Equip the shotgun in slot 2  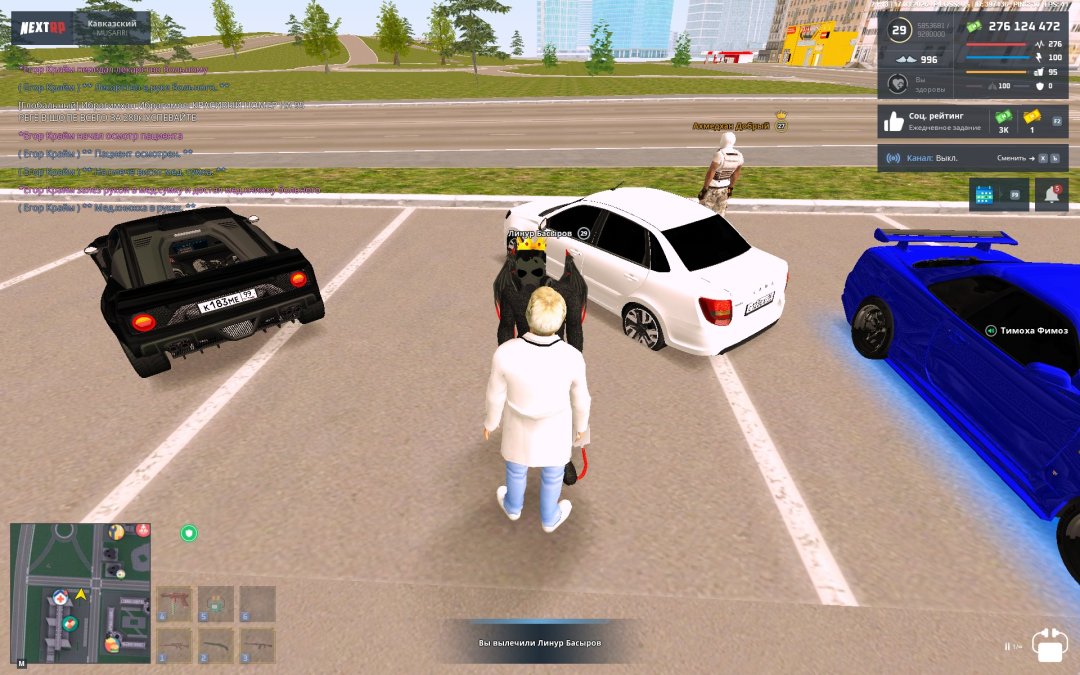click(215, 645)
